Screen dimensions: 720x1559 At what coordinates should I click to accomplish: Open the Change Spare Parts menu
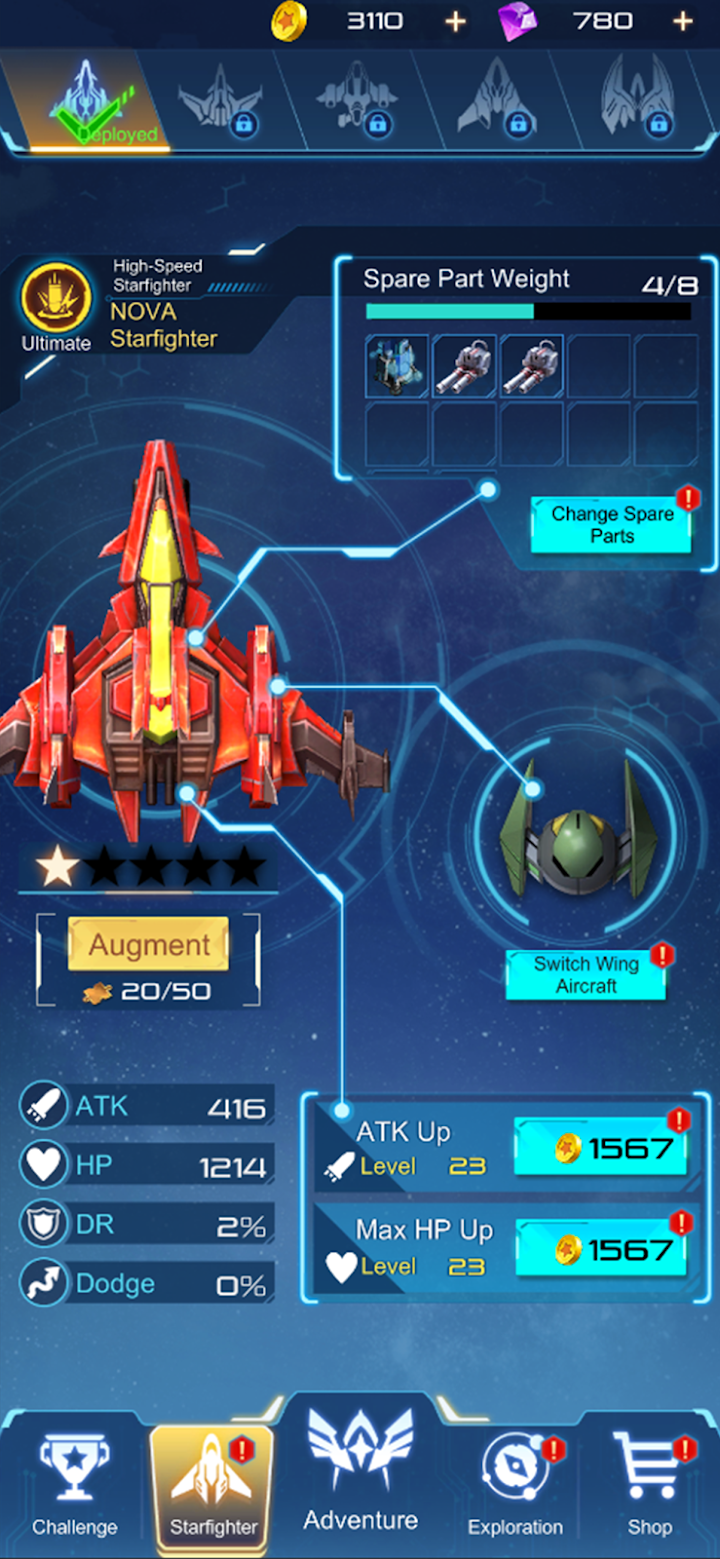click(611, 525)
